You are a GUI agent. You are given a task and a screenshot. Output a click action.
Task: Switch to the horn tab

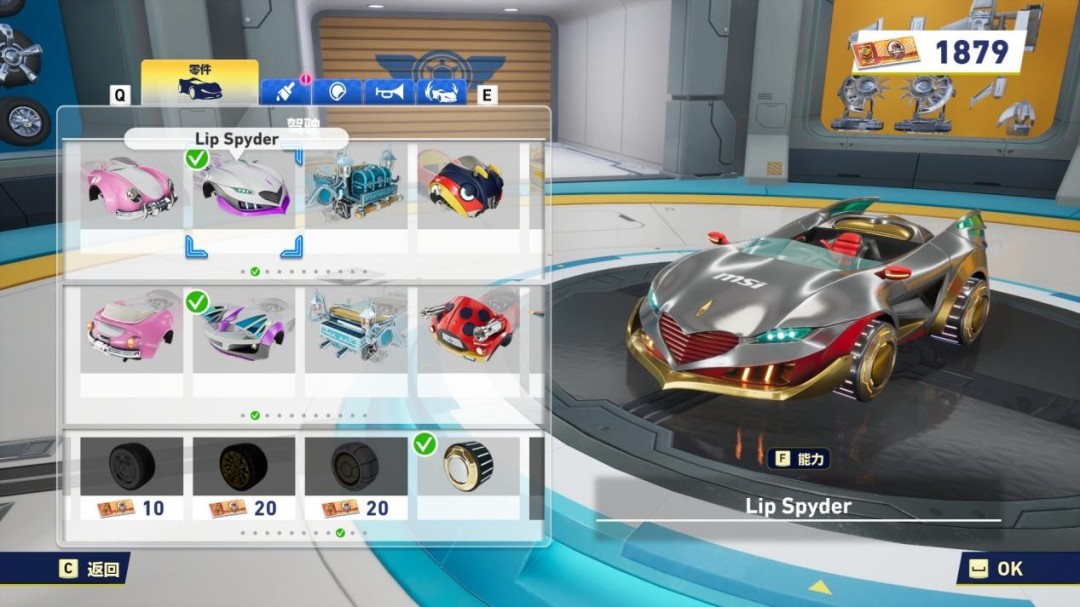pyautogui.click(x=388, y=92)
